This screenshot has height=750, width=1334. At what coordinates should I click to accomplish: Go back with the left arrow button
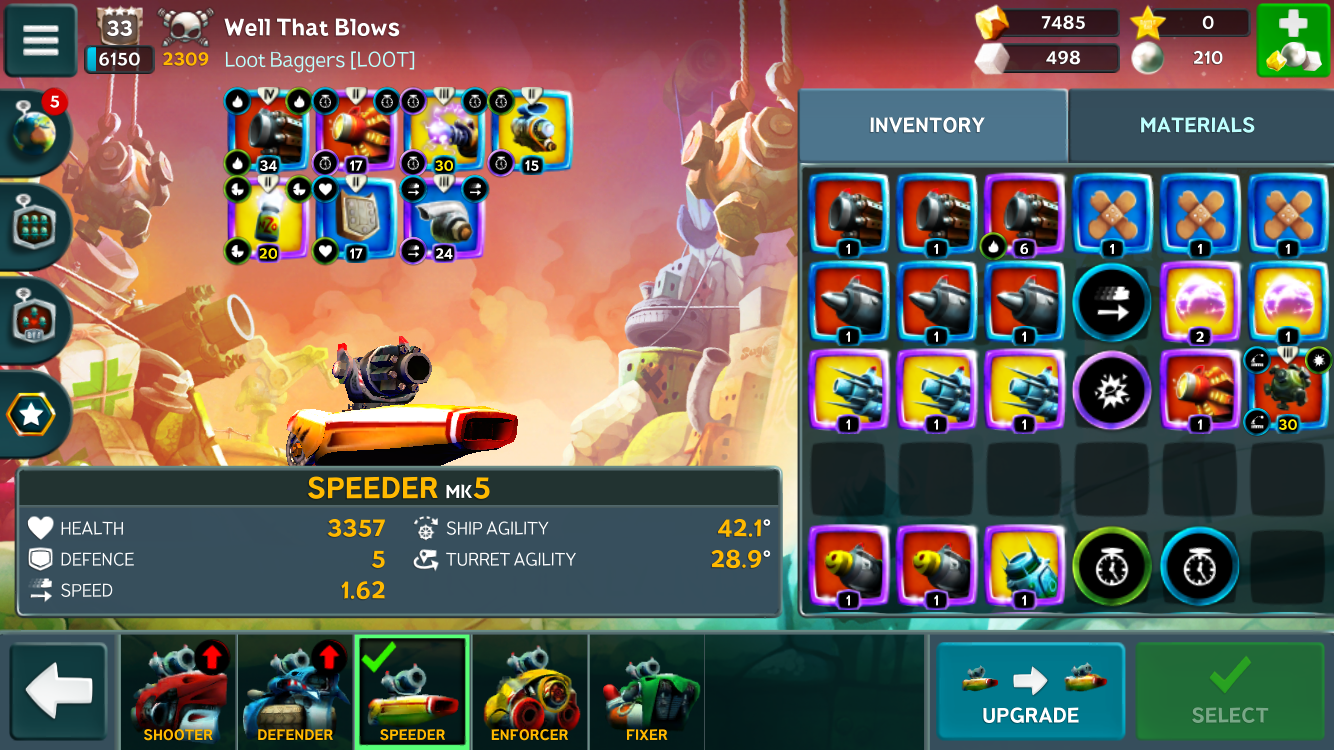pyautogui.click(x=59, y=690)
